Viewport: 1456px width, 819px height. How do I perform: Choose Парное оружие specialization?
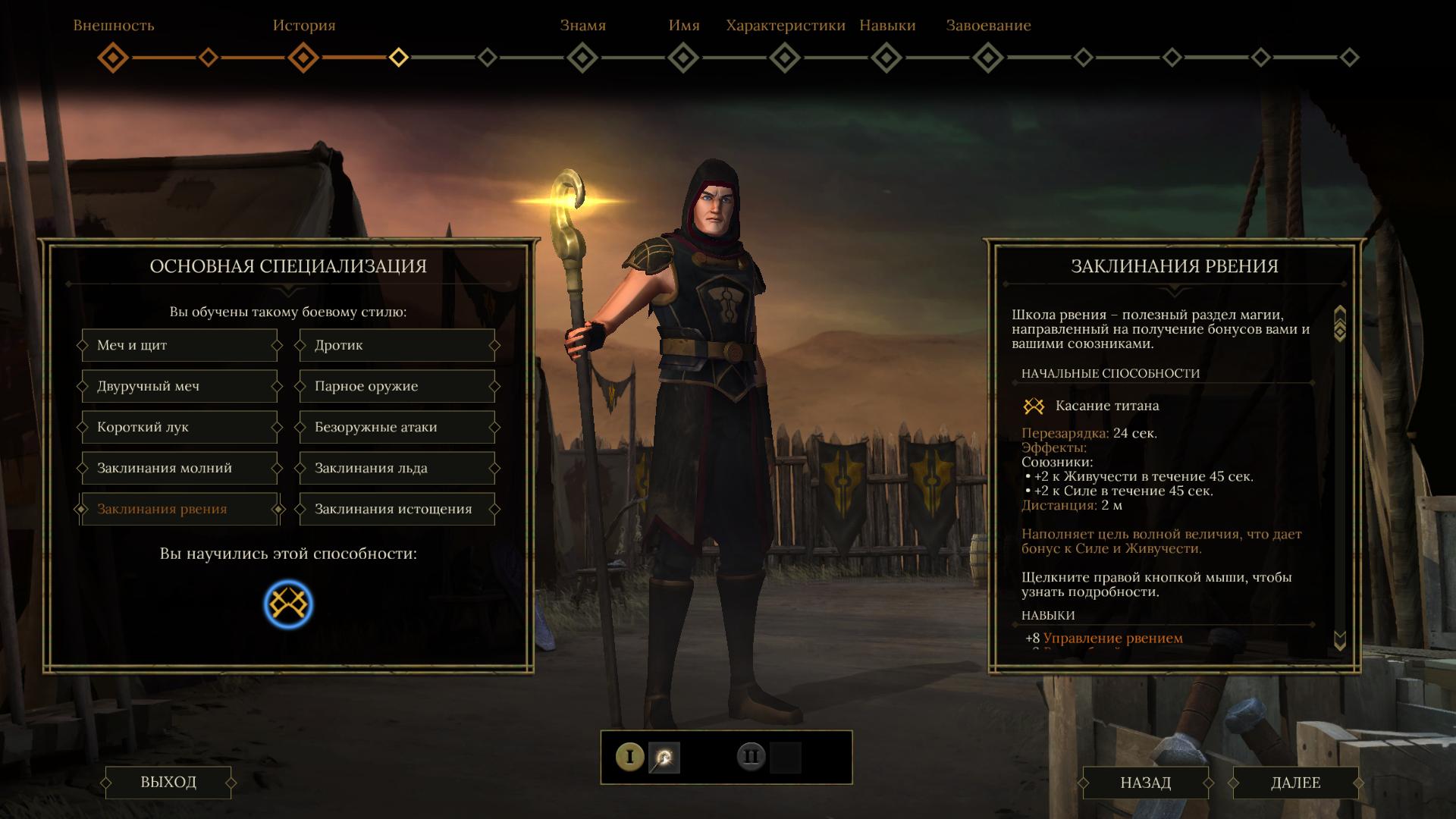click(397, 387)
